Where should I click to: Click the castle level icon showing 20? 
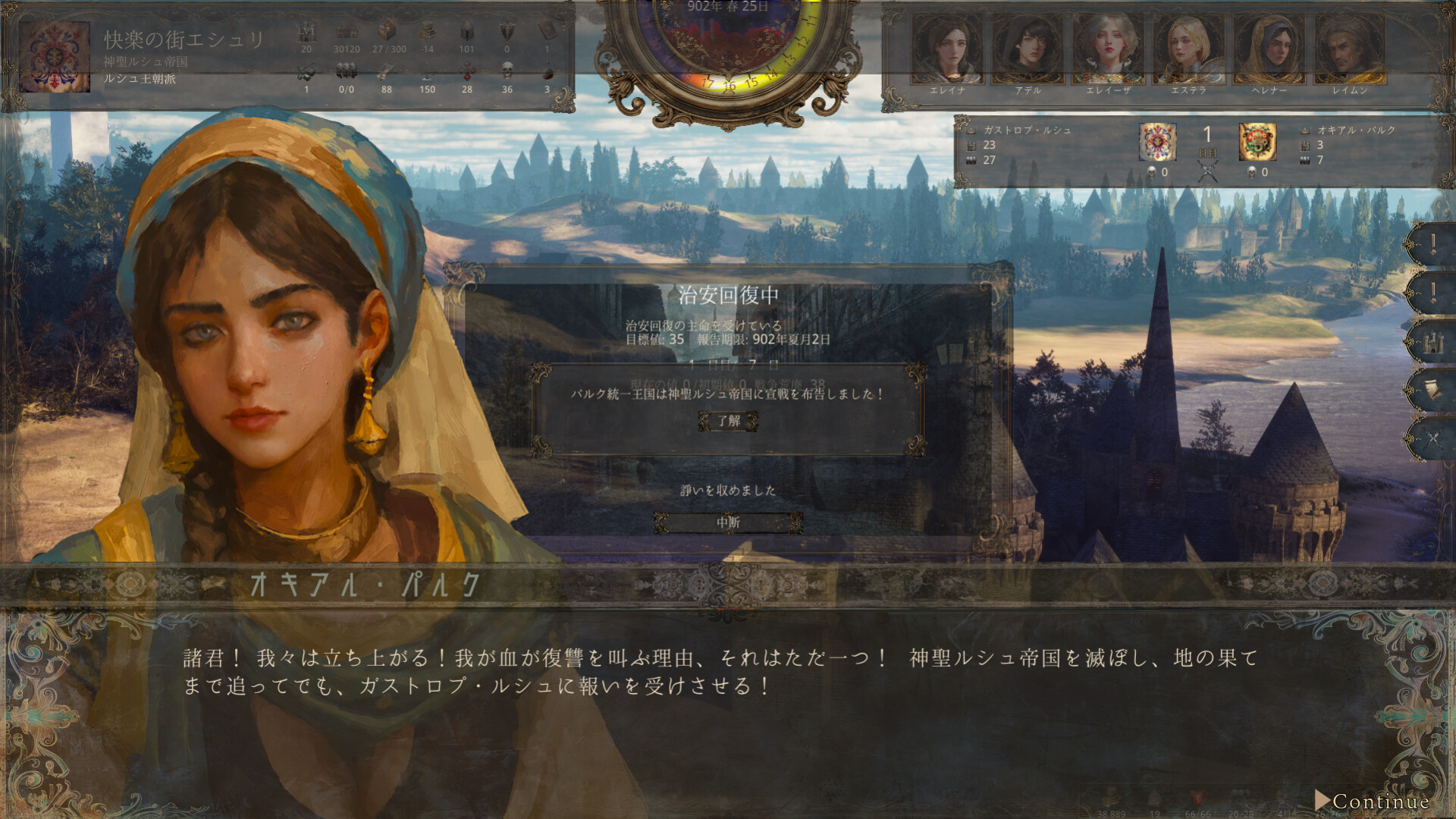pos(306,32)
